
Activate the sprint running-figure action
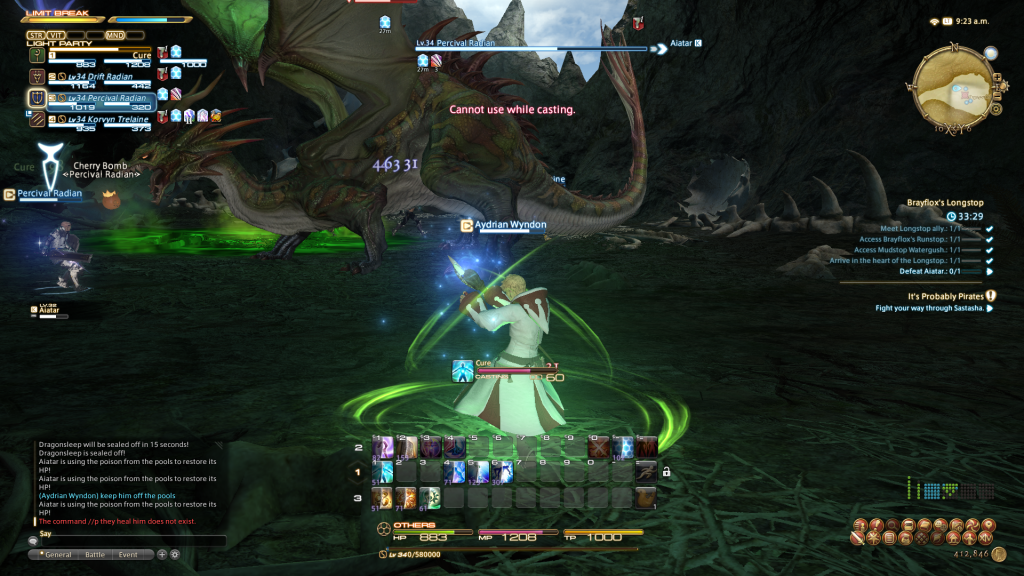click(646, 470)
